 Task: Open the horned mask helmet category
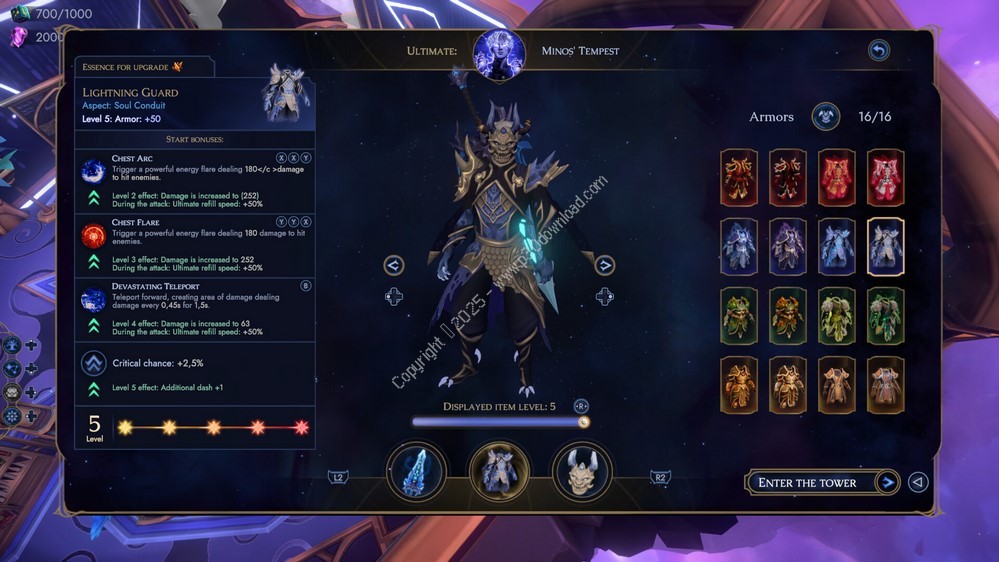[x=582, y=472]
